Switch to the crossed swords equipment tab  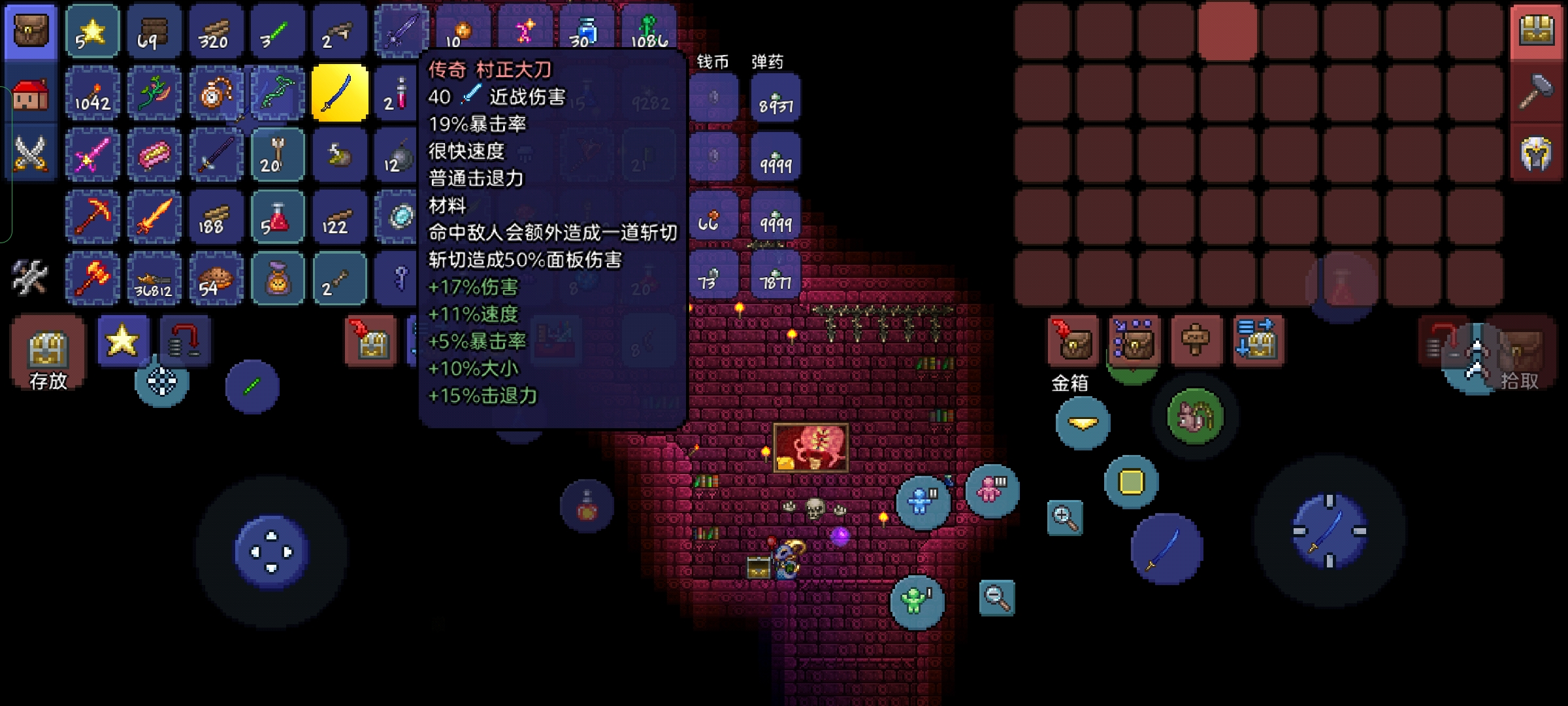click(30, 154)
